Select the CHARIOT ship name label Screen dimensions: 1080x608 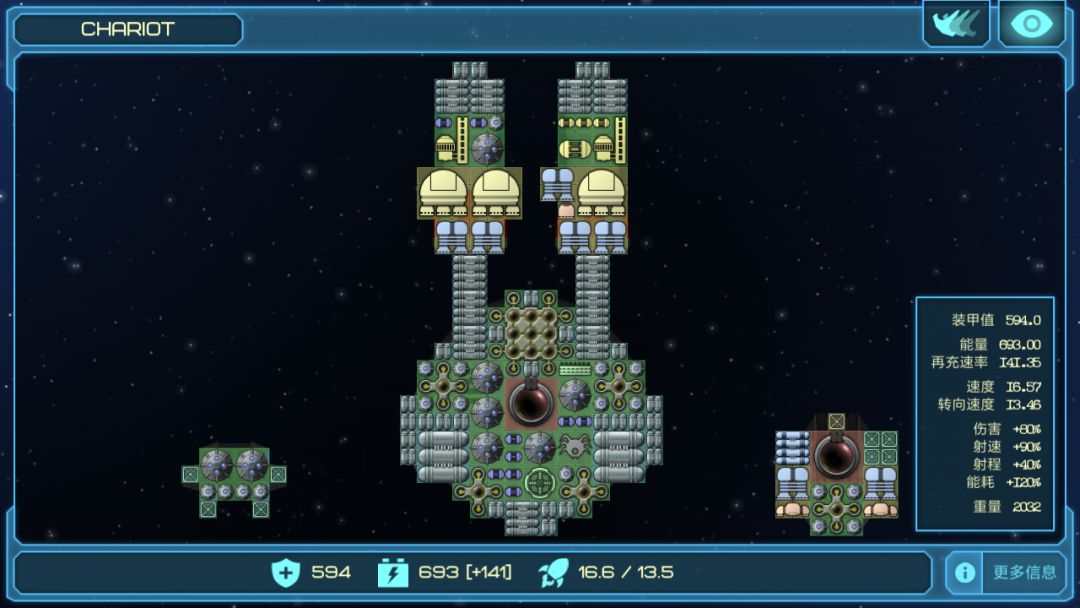tap(127, 29)
